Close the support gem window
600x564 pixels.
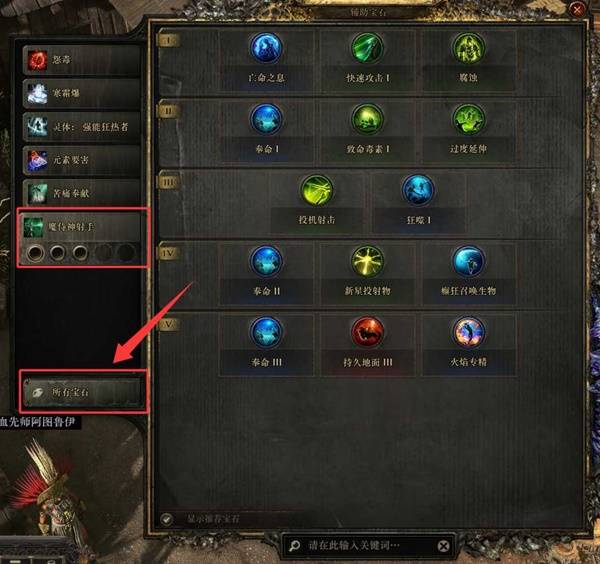pos(576,9)
